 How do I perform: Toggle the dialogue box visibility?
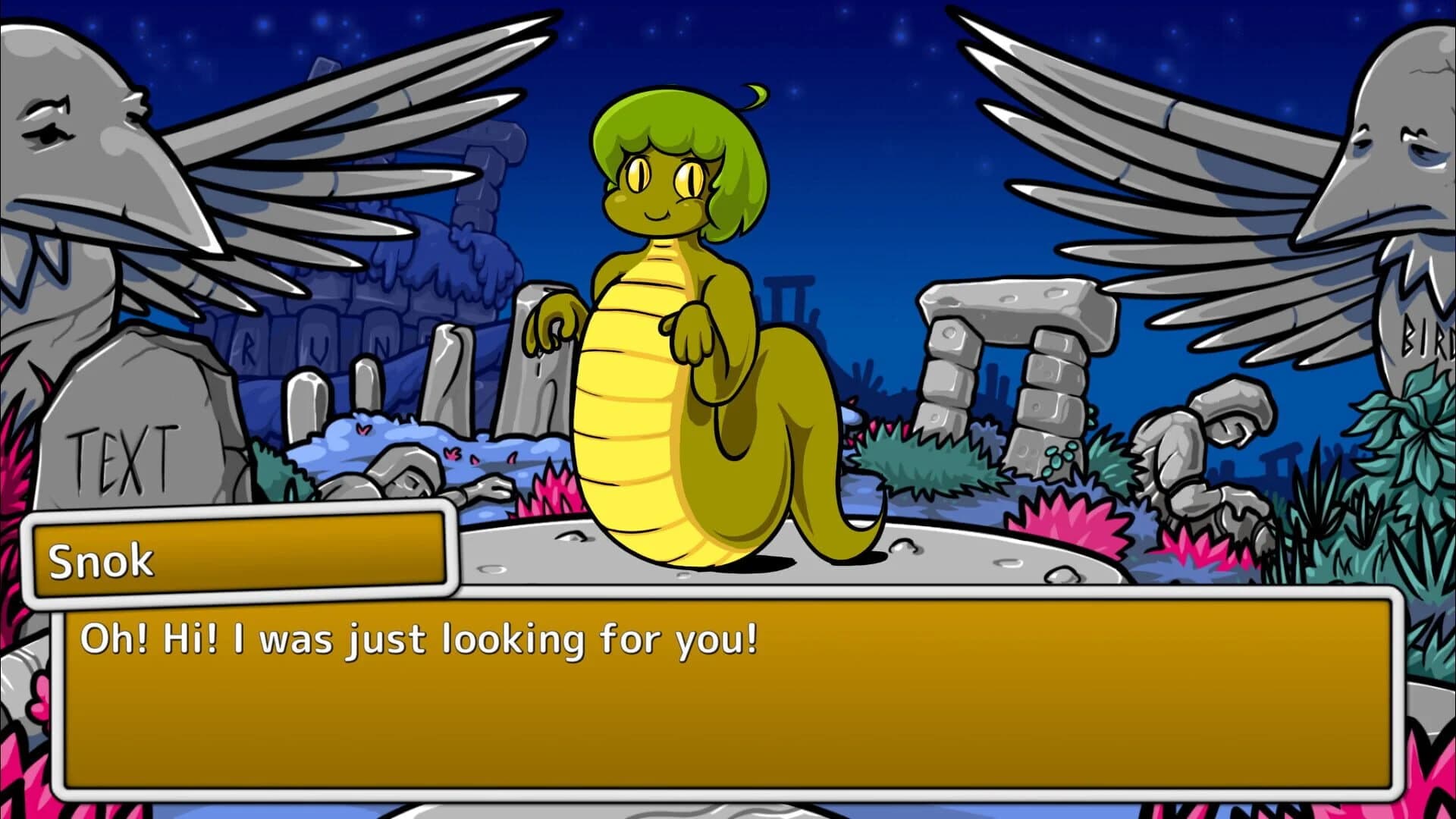(728, 682)
